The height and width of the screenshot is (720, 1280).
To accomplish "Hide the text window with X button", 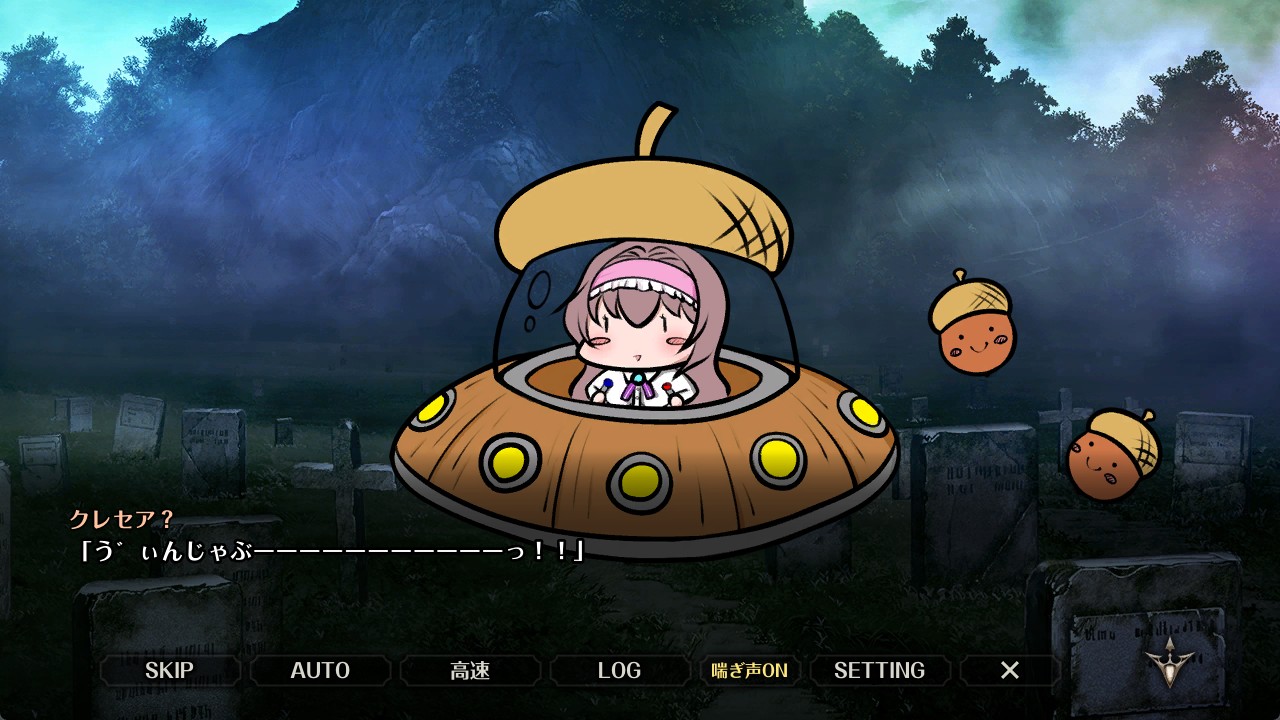I will [1010, 670].
